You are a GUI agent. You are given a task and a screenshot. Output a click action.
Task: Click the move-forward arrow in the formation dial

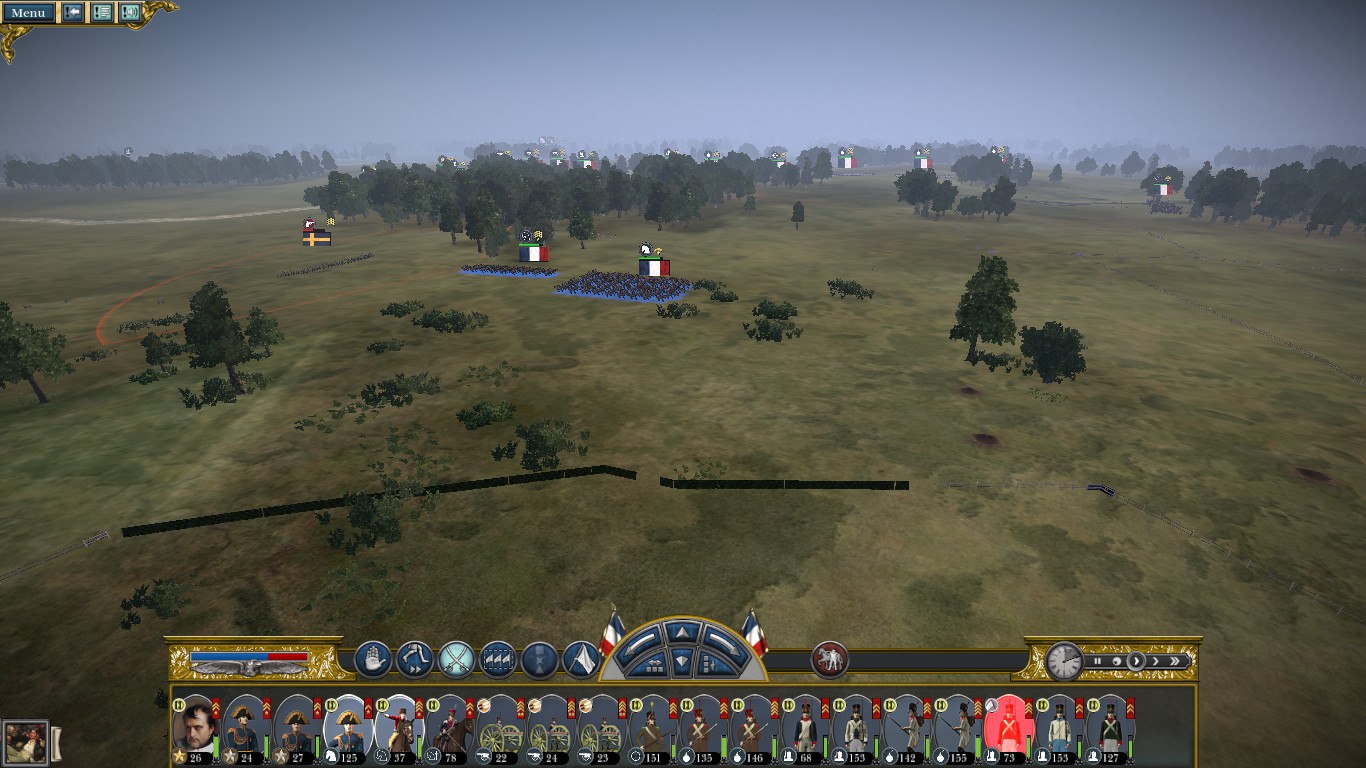click(683, 632)
